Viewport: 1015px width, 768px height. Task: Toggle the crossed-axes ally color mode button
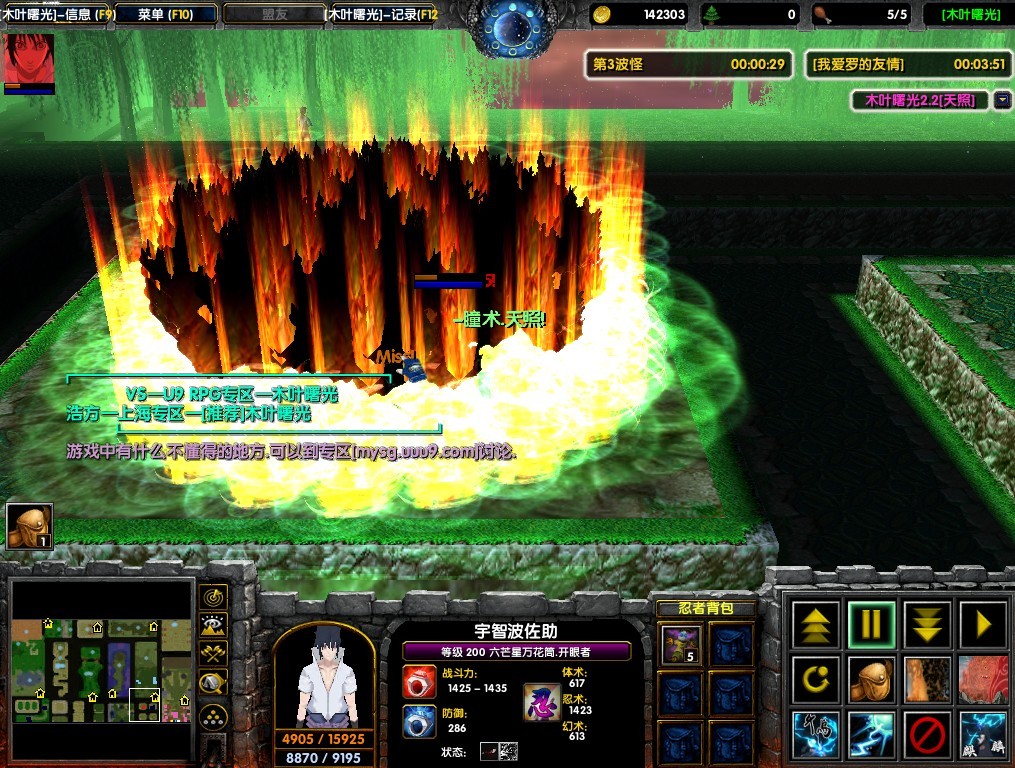pos(213,655)
